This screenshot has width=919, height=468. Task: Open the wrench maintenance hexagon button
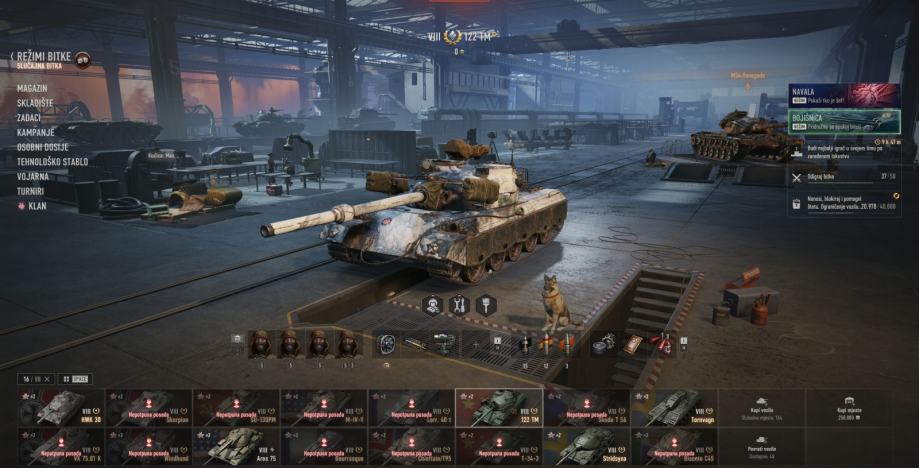pos(460,304)
